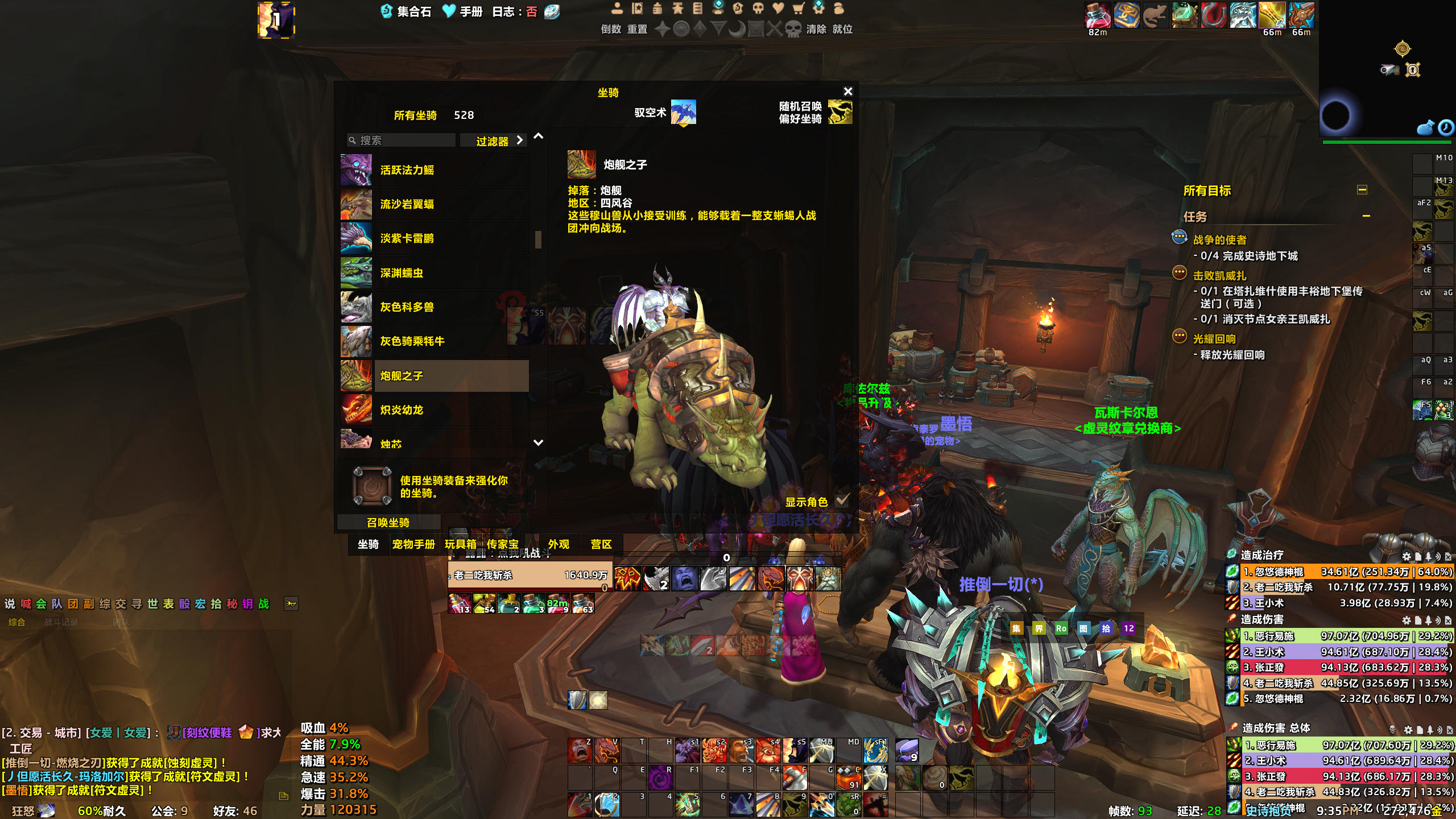The height and width of the screenshot is (819, 1456).
Task: Open the 营区 tab
Action: point(601,544)
